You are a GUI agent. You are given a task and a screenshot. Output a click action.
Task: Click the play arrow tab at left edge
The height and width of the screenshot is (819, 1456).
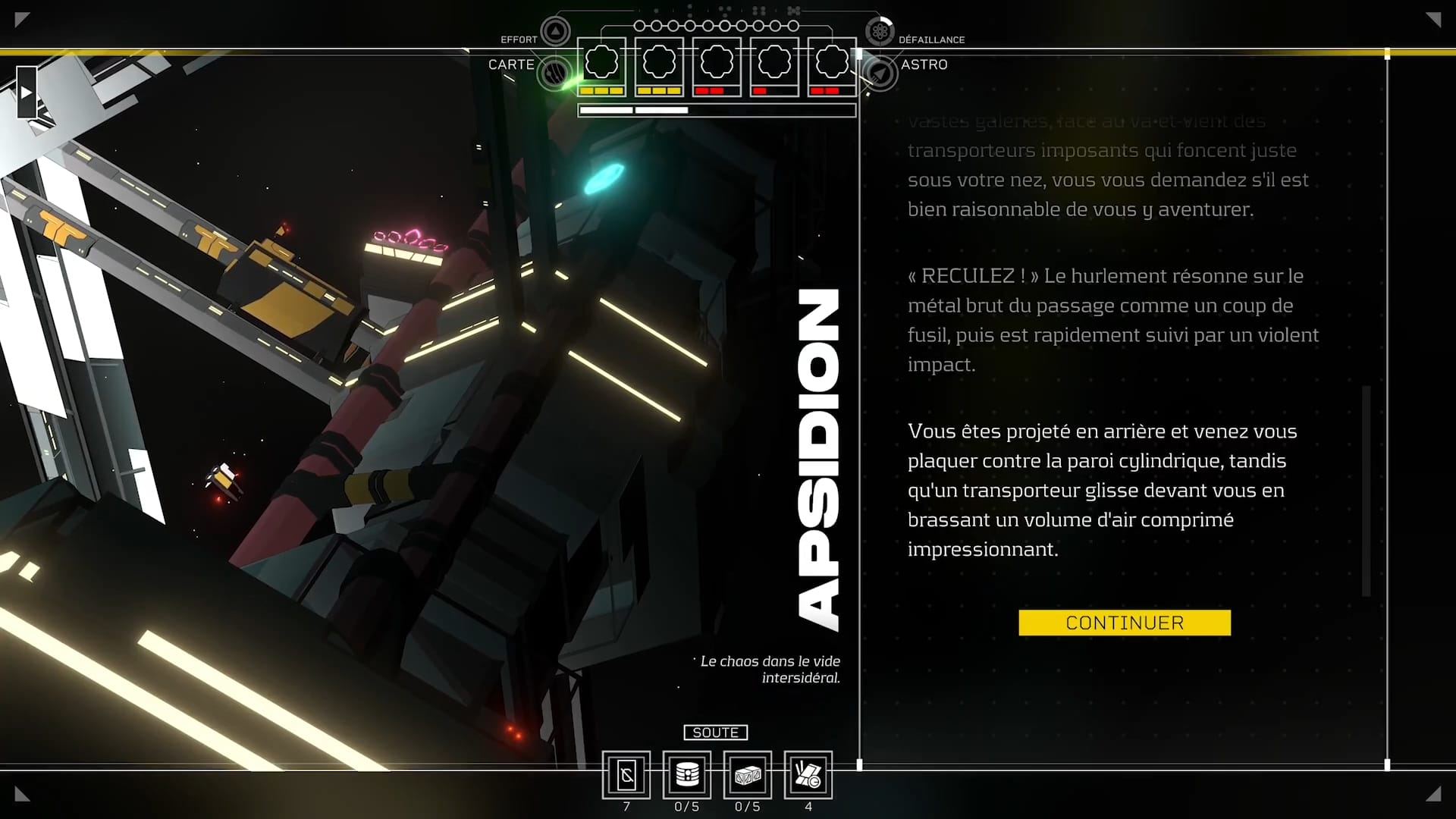tap(27, 93)
